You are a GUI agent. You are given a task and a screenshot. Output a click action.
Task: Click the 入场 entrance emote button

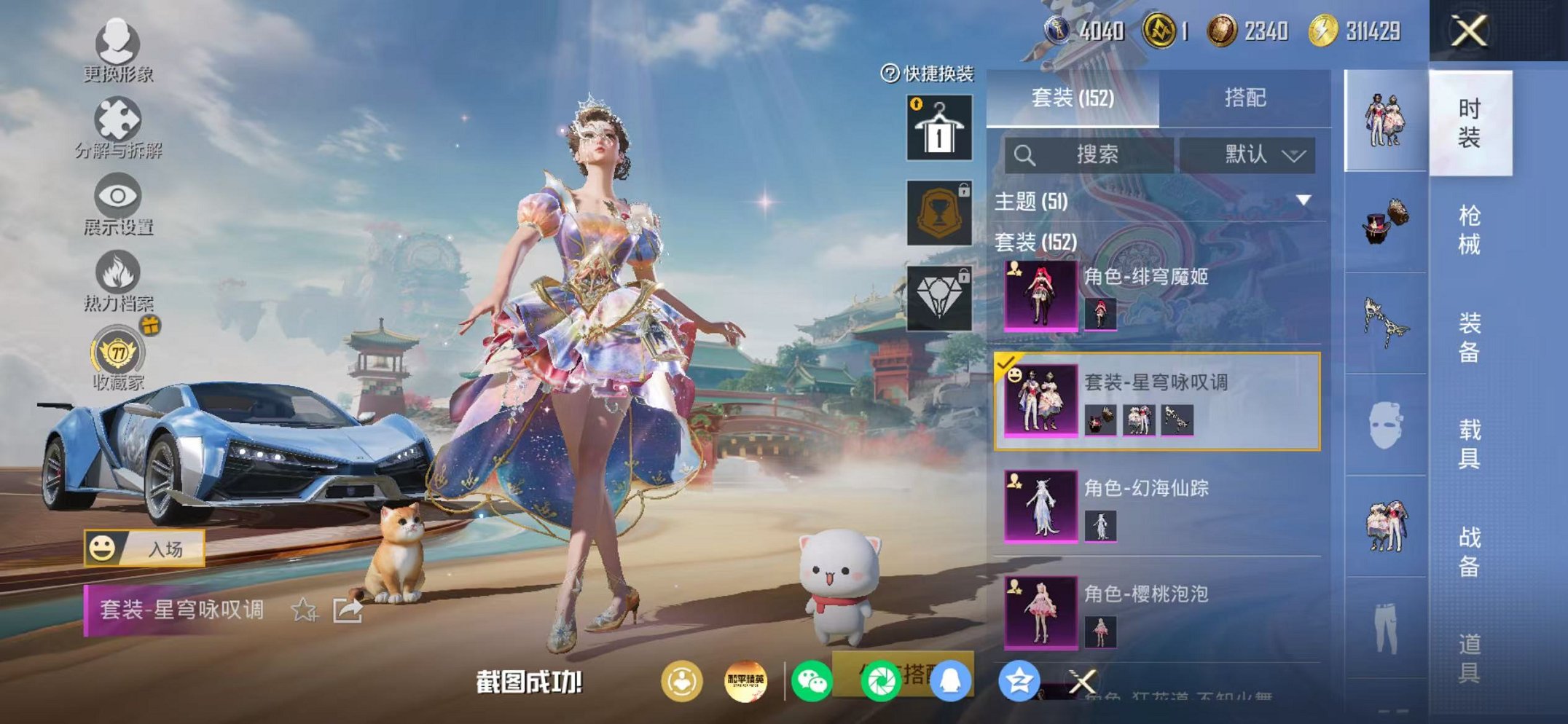pos(144,548)
